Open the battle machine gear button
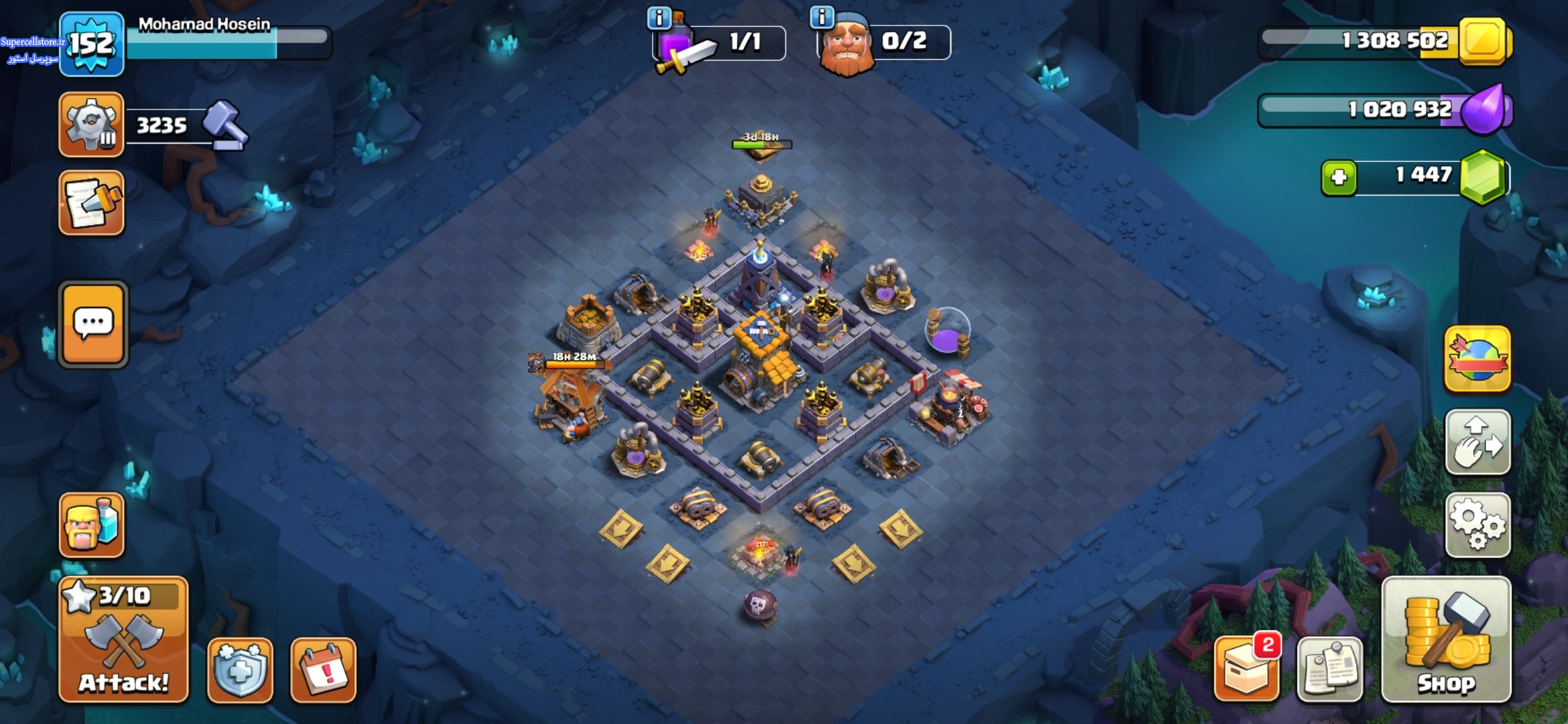Viewport: 1568px width, 724px height. [92, 125]
